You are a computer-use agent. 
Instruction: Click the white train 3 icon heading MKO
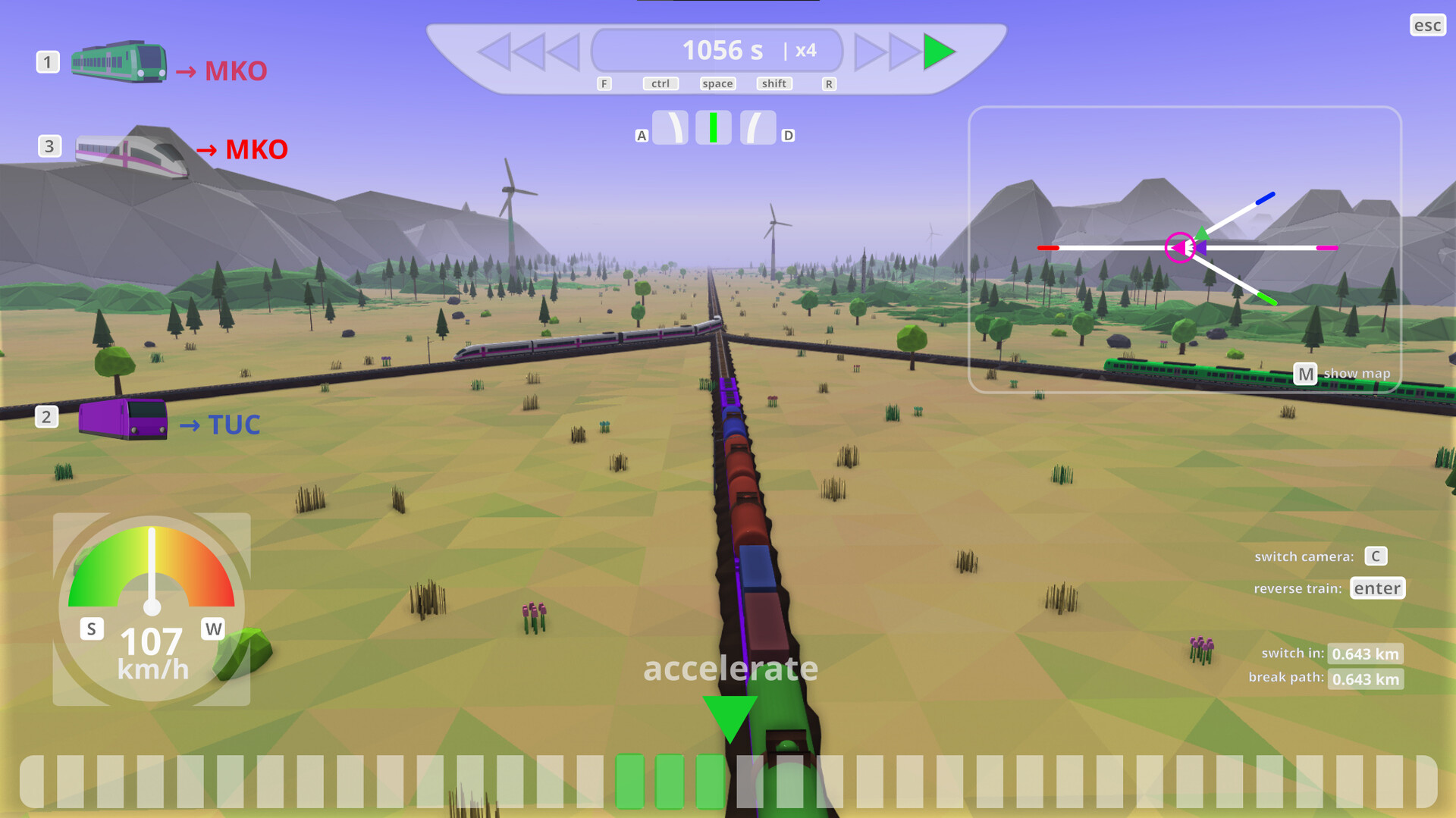coord(124,149)
